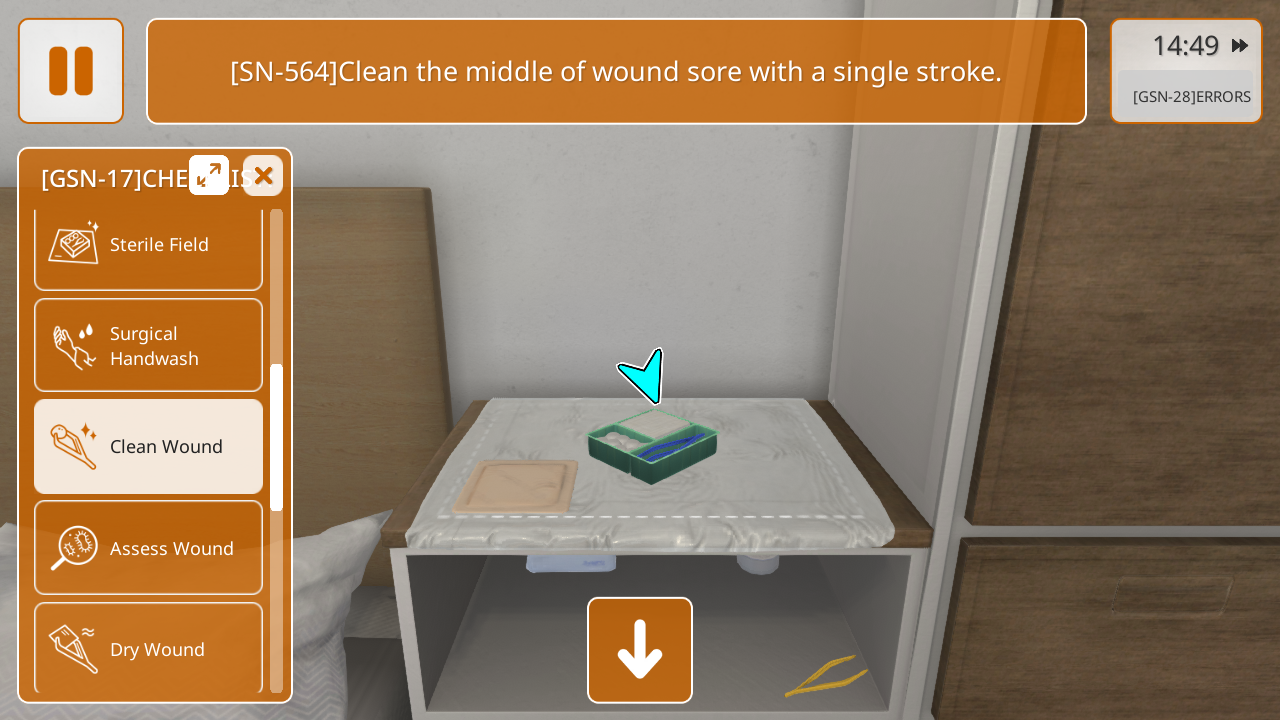Screen dimensions: 1280x720
Task: Close the checklist panel
Action: pos(263,176)
